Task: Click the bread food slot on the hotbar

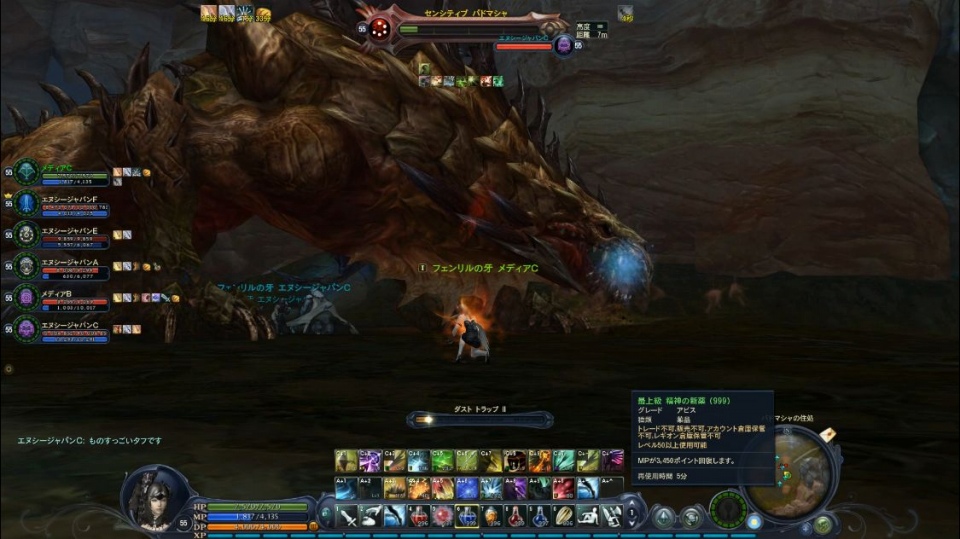Action: point(565,517)
